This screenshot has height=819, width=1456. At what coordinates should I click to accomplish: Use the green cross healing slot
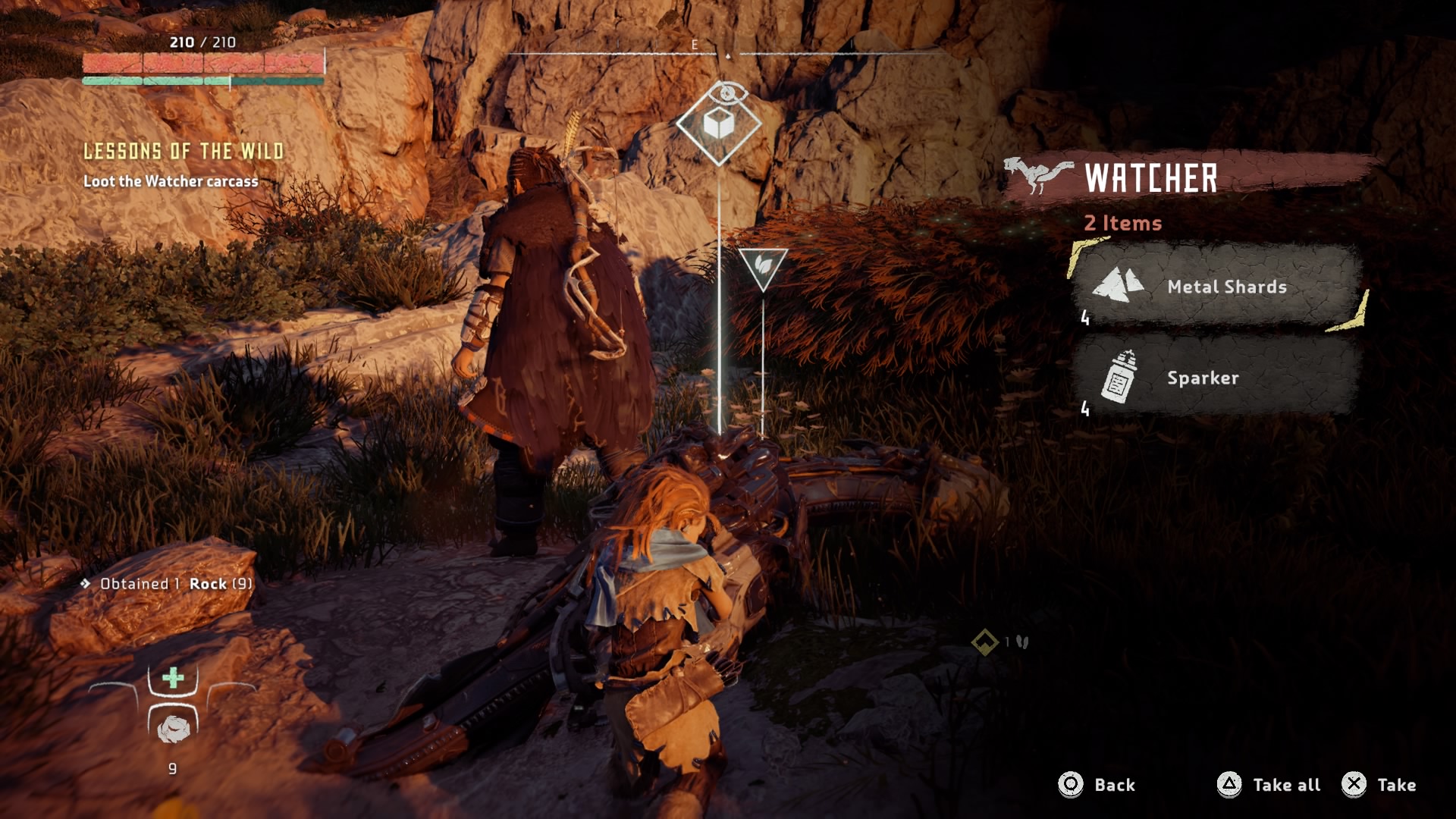(x=173, y=678)
